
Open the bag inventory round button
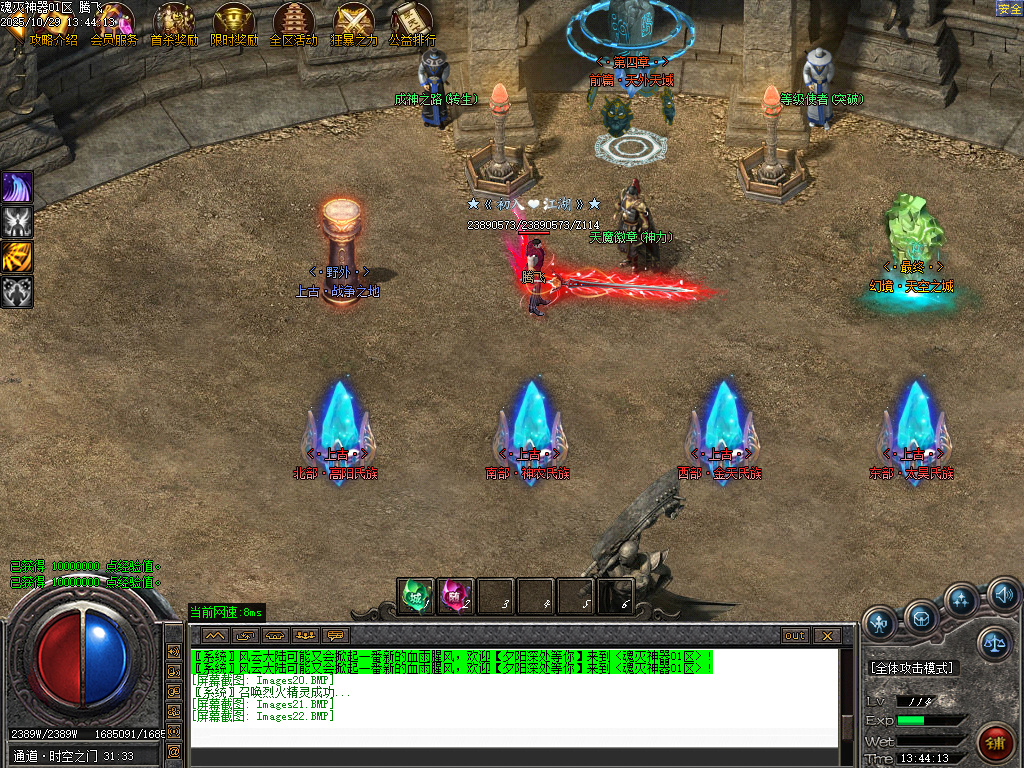coord(921,616)
